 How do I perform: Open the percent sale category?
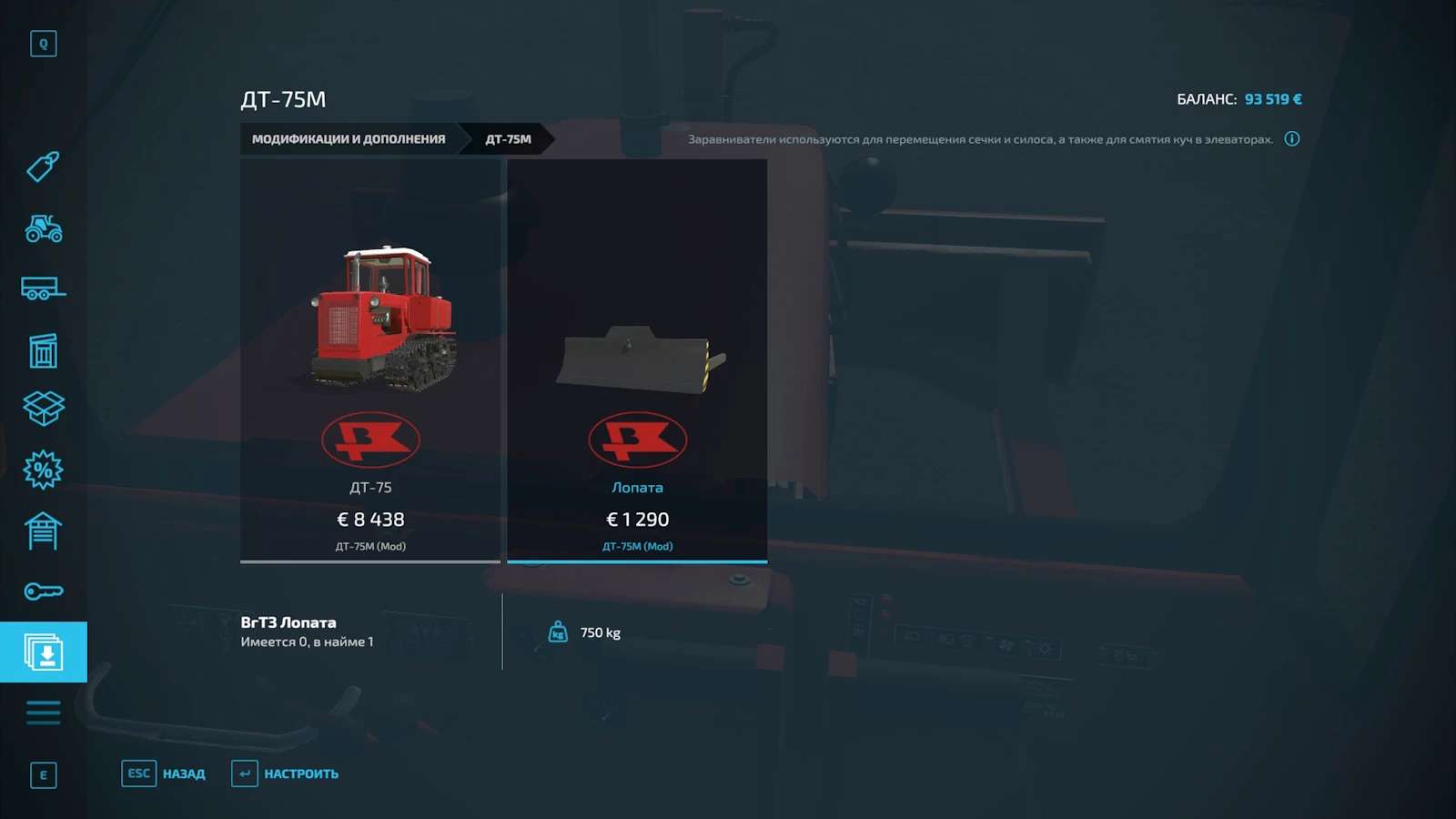[x=43, y=470]
